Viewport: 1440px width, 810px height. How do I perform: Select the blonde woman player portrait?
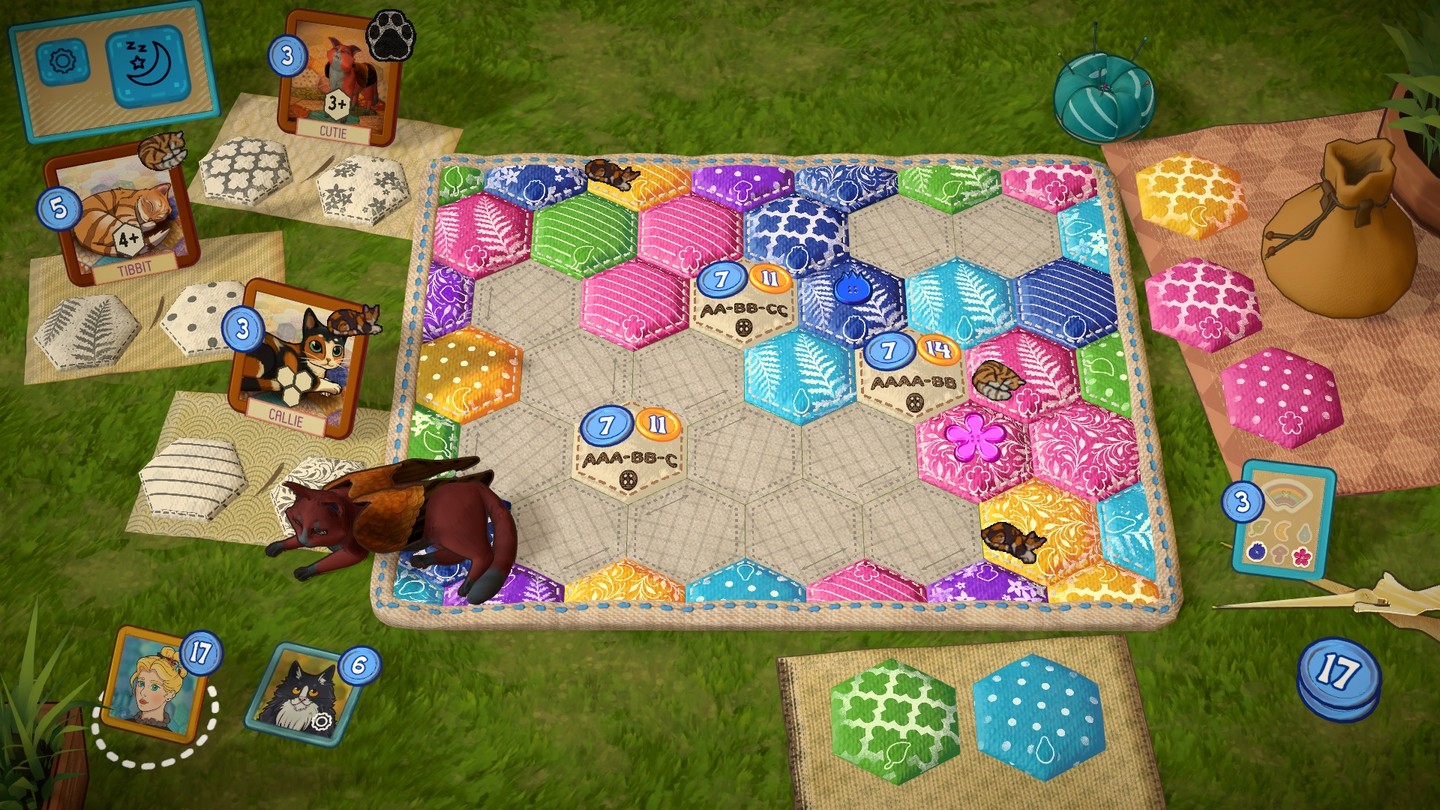[154, 683]
